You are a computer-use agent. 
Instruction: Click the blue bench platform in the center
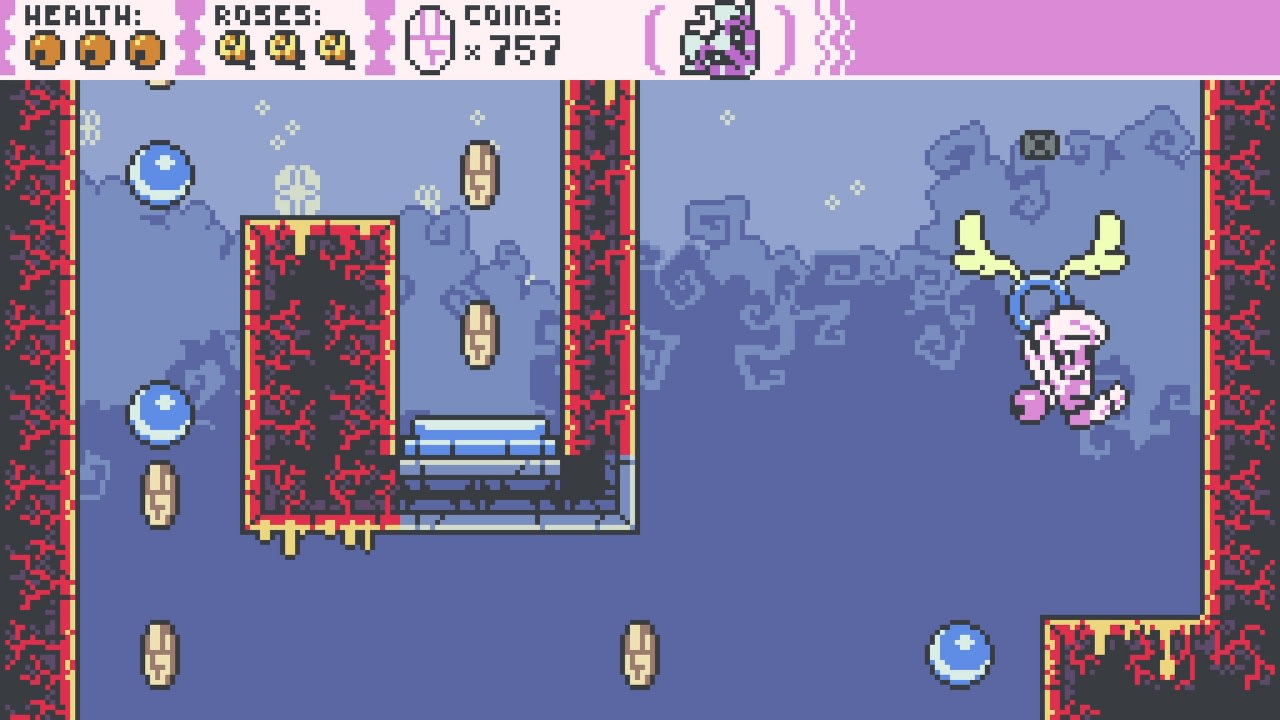coord(478,433)
